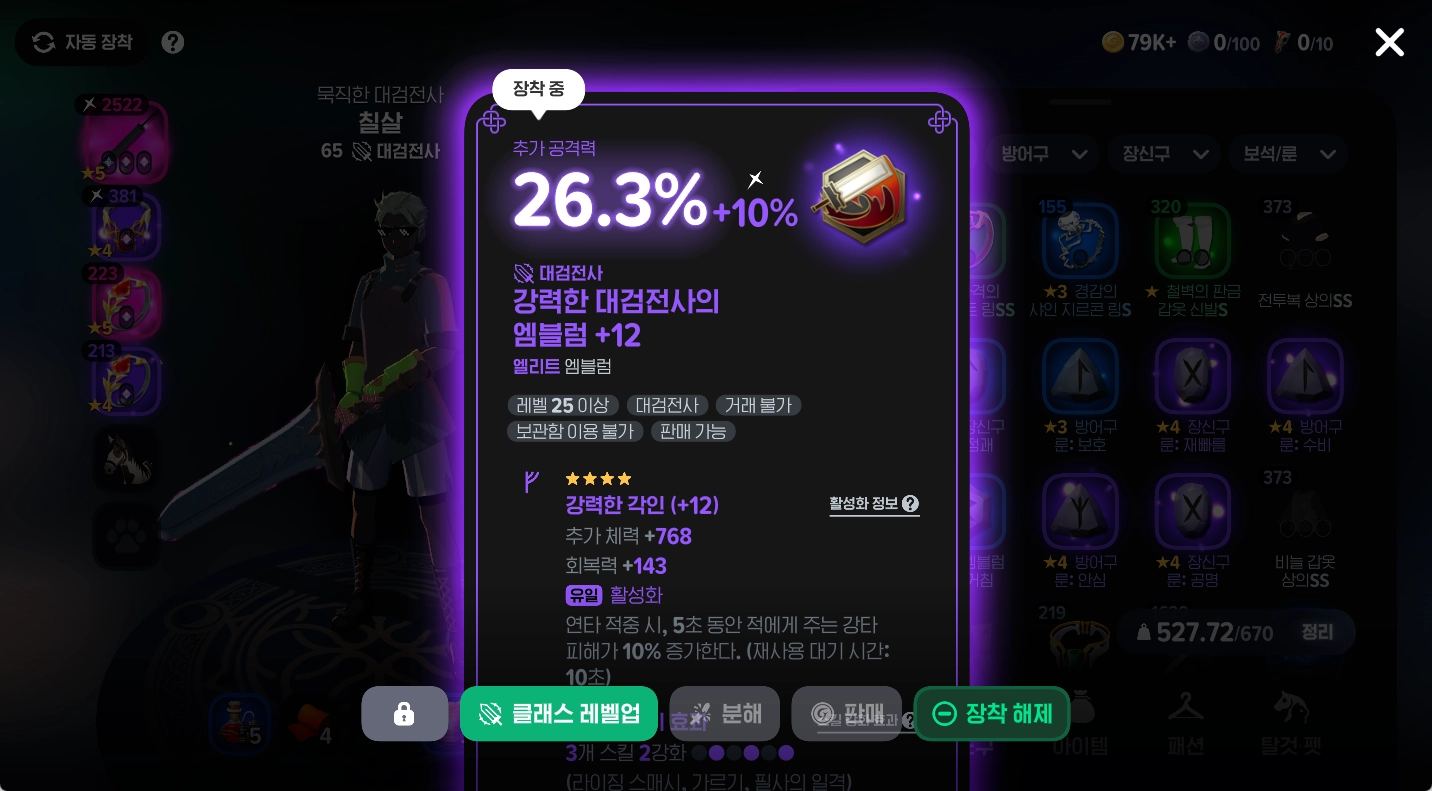Click the paw pet slot icon
1432x791 pixels.
[126, 536]
